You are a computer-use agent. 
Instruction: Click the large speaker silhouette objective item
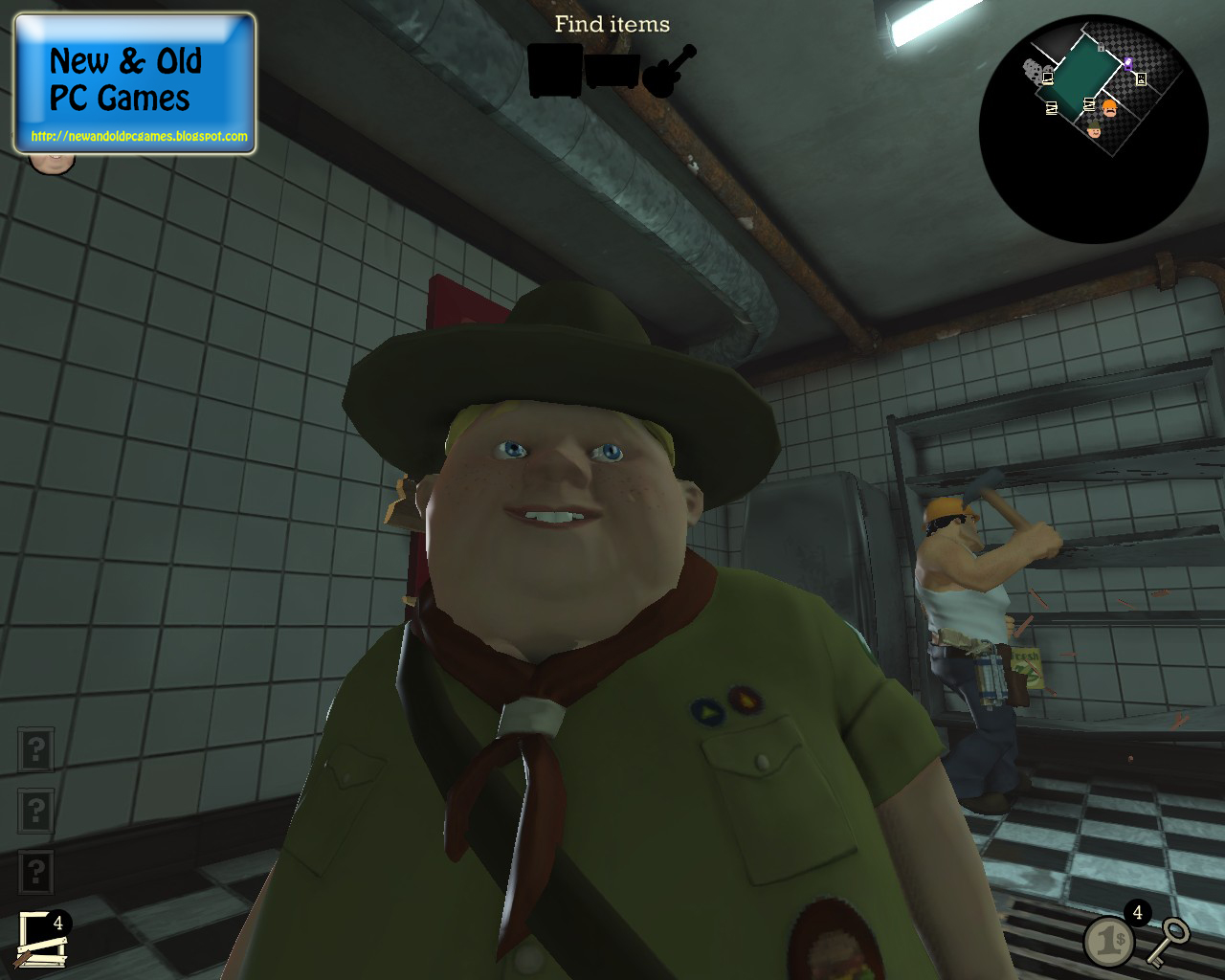(x=554, y=72)
